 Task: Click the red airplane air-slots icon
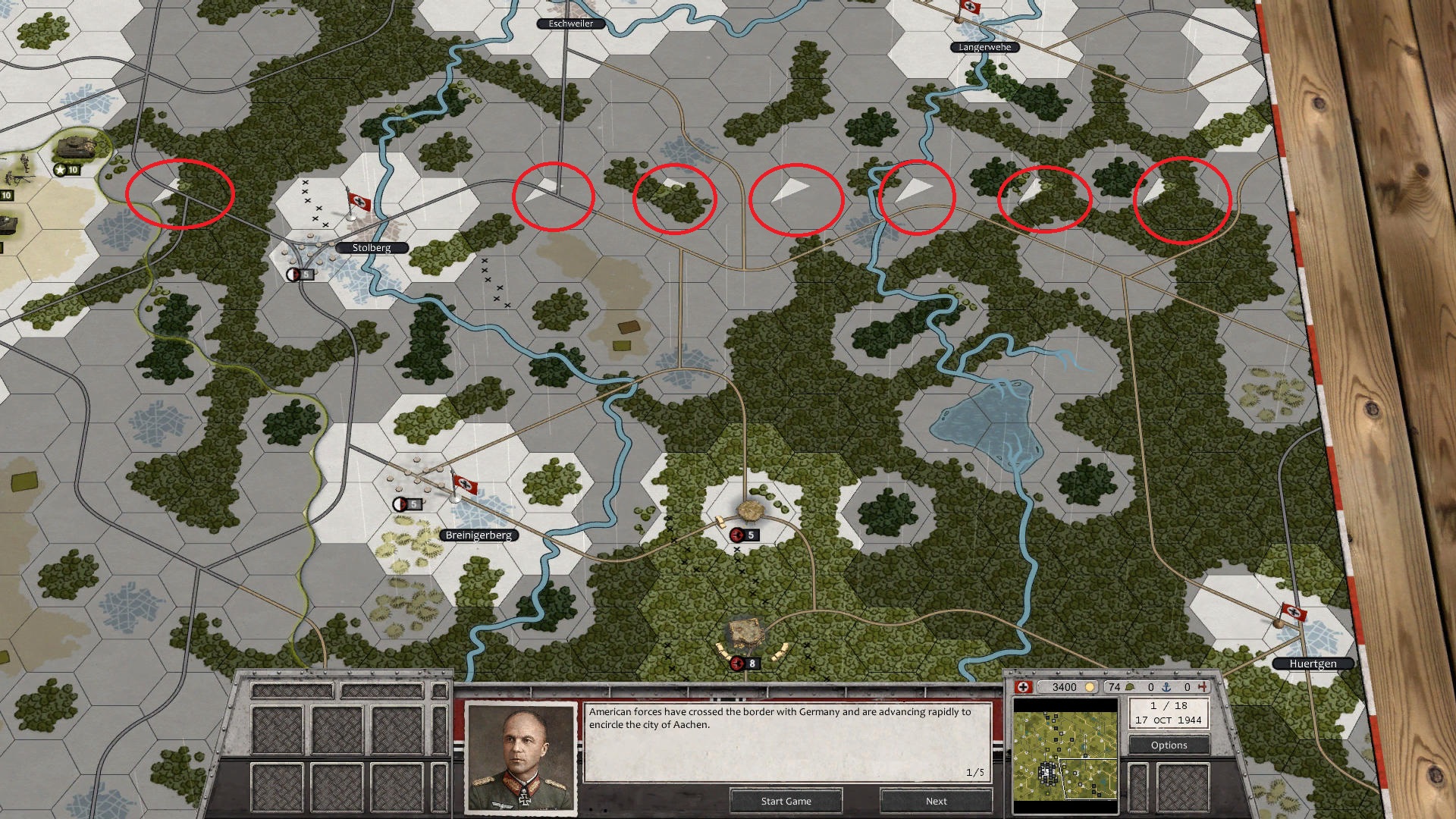point(1203,687)
